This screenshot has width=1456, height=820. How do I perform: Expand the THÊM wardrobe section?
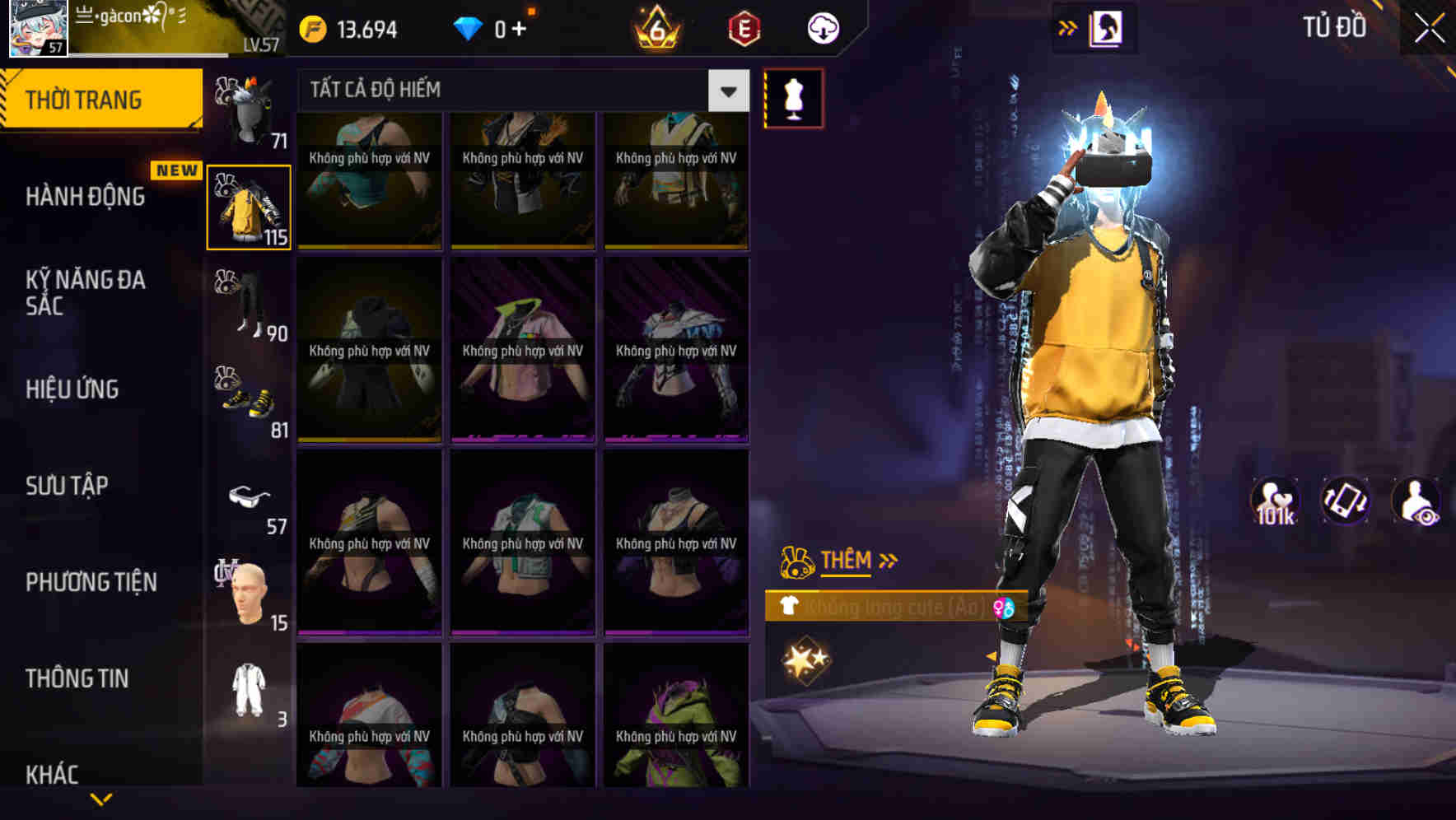coord(847,561)
